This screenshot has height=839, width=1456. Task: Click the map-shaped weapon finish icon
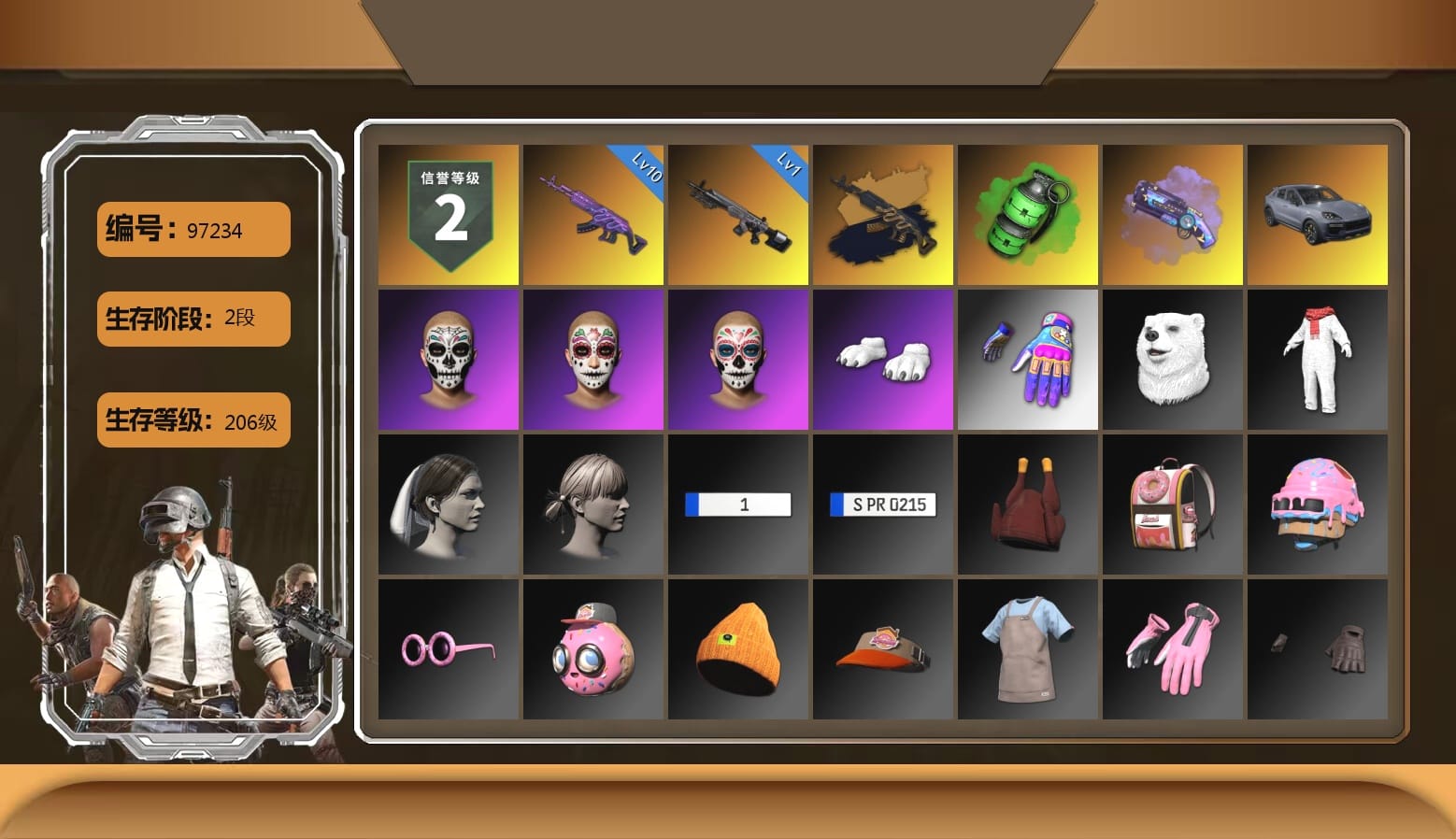pyautogui.click(x=882, y=213)
